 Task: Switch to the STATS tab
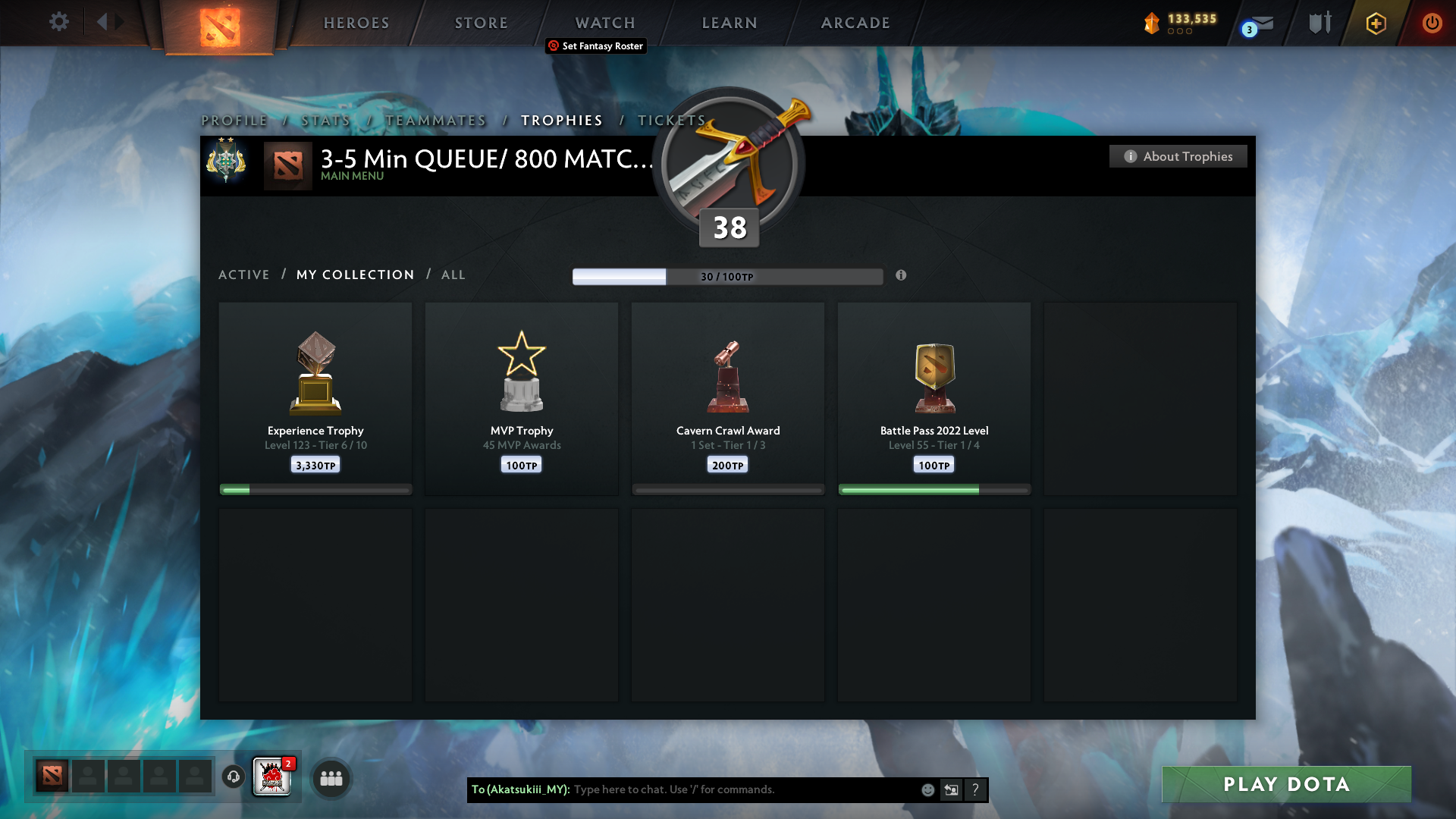click(325, 120)
